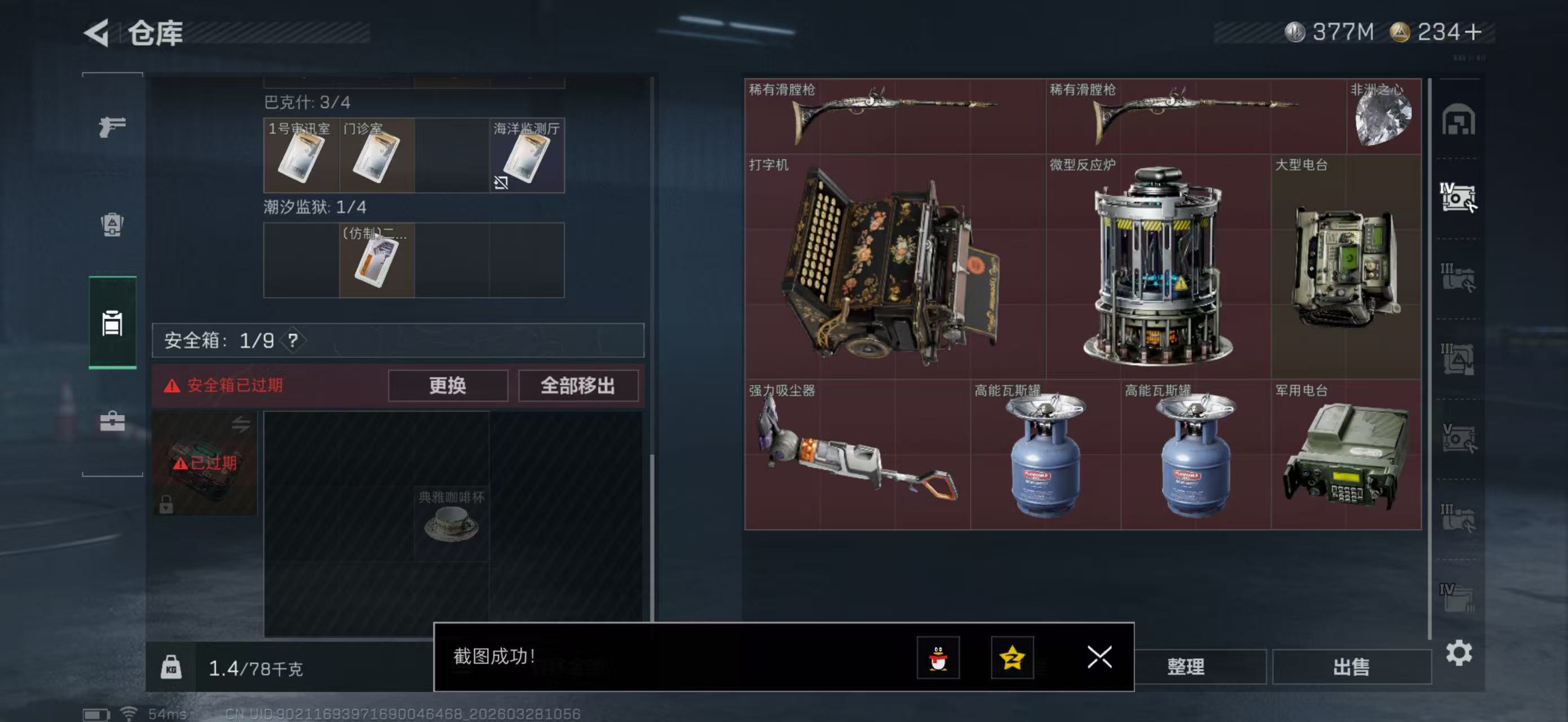Image resolution: width=1568 pixels, height=722 pixels.
Task: Select the 海洋监测厅 key card
Action: 527,156
